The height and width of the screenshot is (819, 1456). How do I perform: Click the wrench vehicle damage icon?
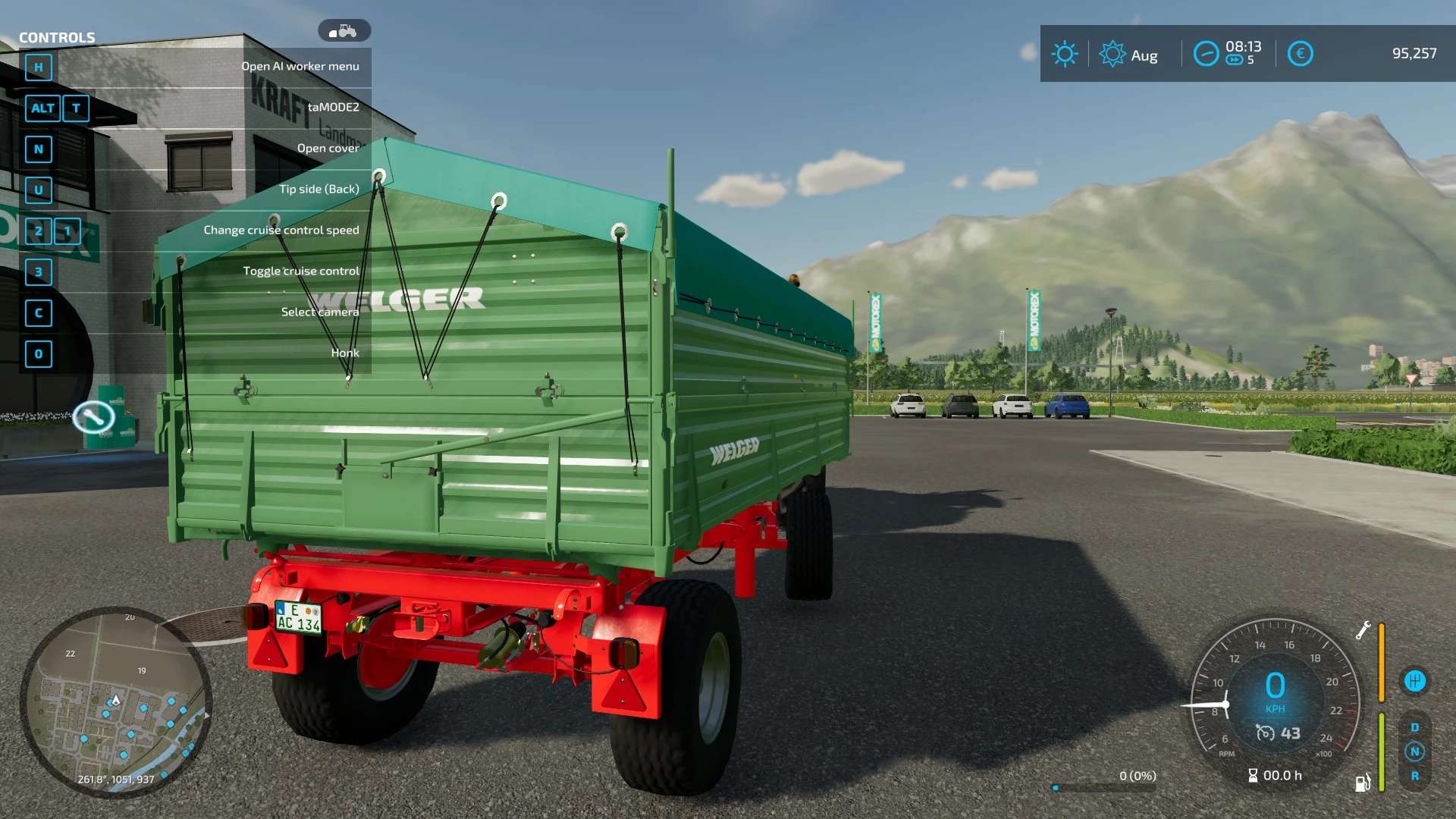[x=1363, y=630]
